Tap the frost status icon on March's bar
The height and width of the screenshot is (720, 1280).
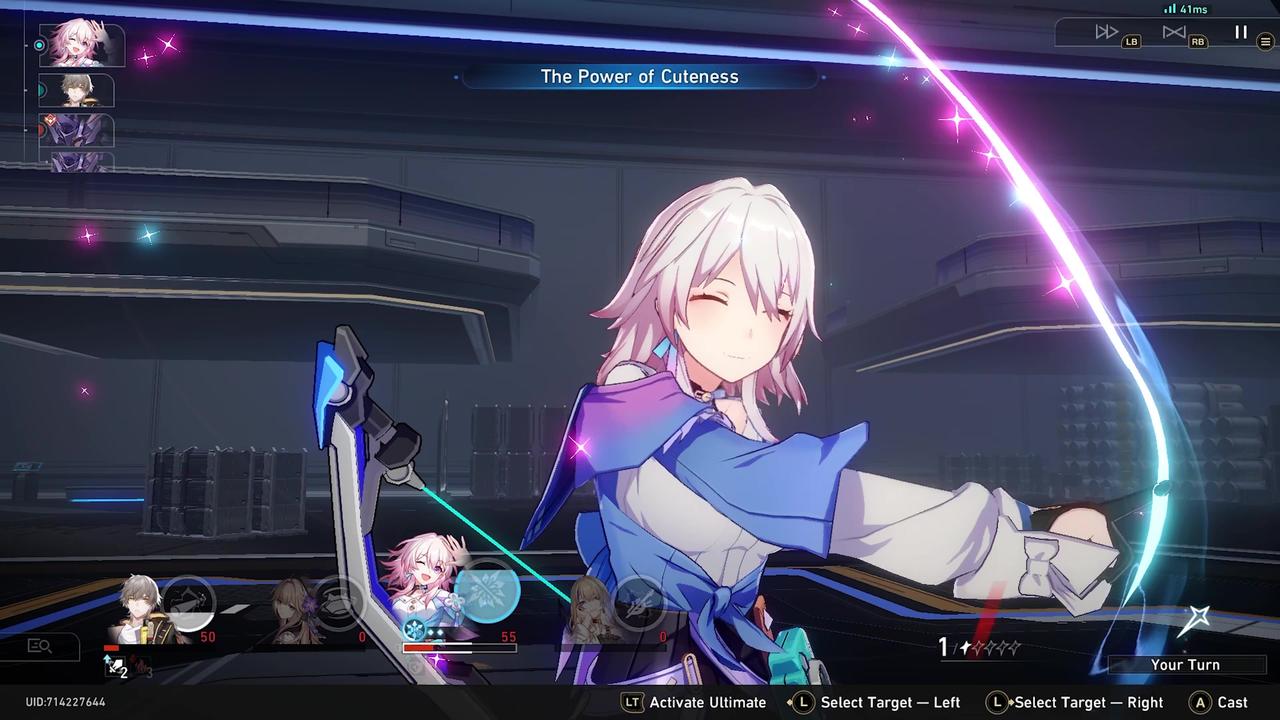pyautogui.click(x=415, y=628)
